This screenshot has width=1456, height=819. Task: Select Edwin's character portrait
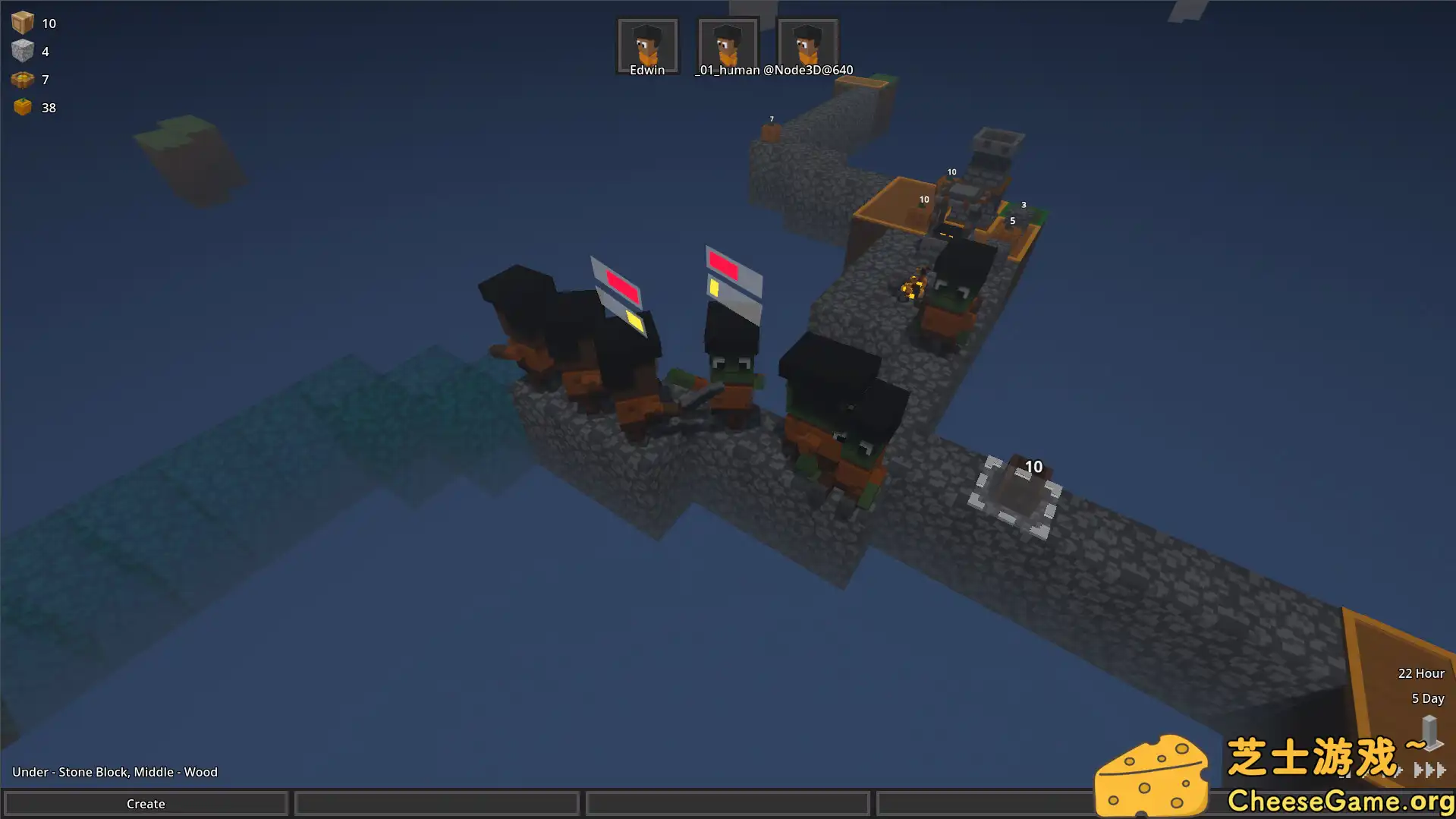(647, 43)
